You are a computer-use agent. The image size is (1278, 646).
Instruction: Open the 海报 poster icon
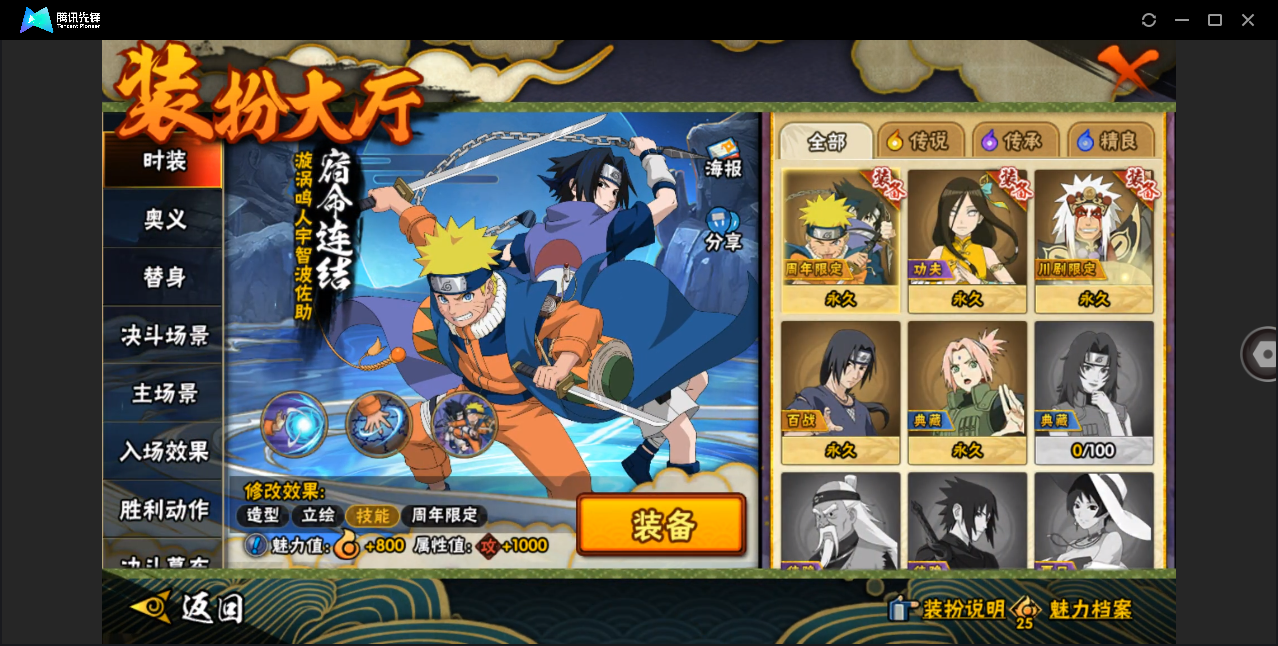click(722, 158)
